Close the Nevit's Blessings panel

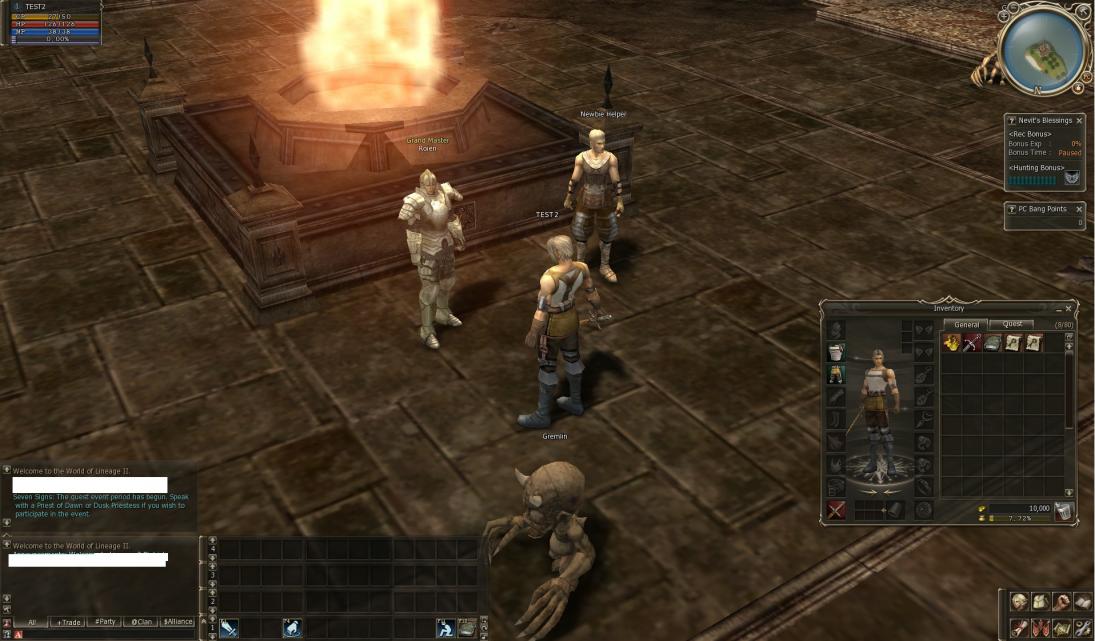pyautogui.click(x=1079, y=121)
